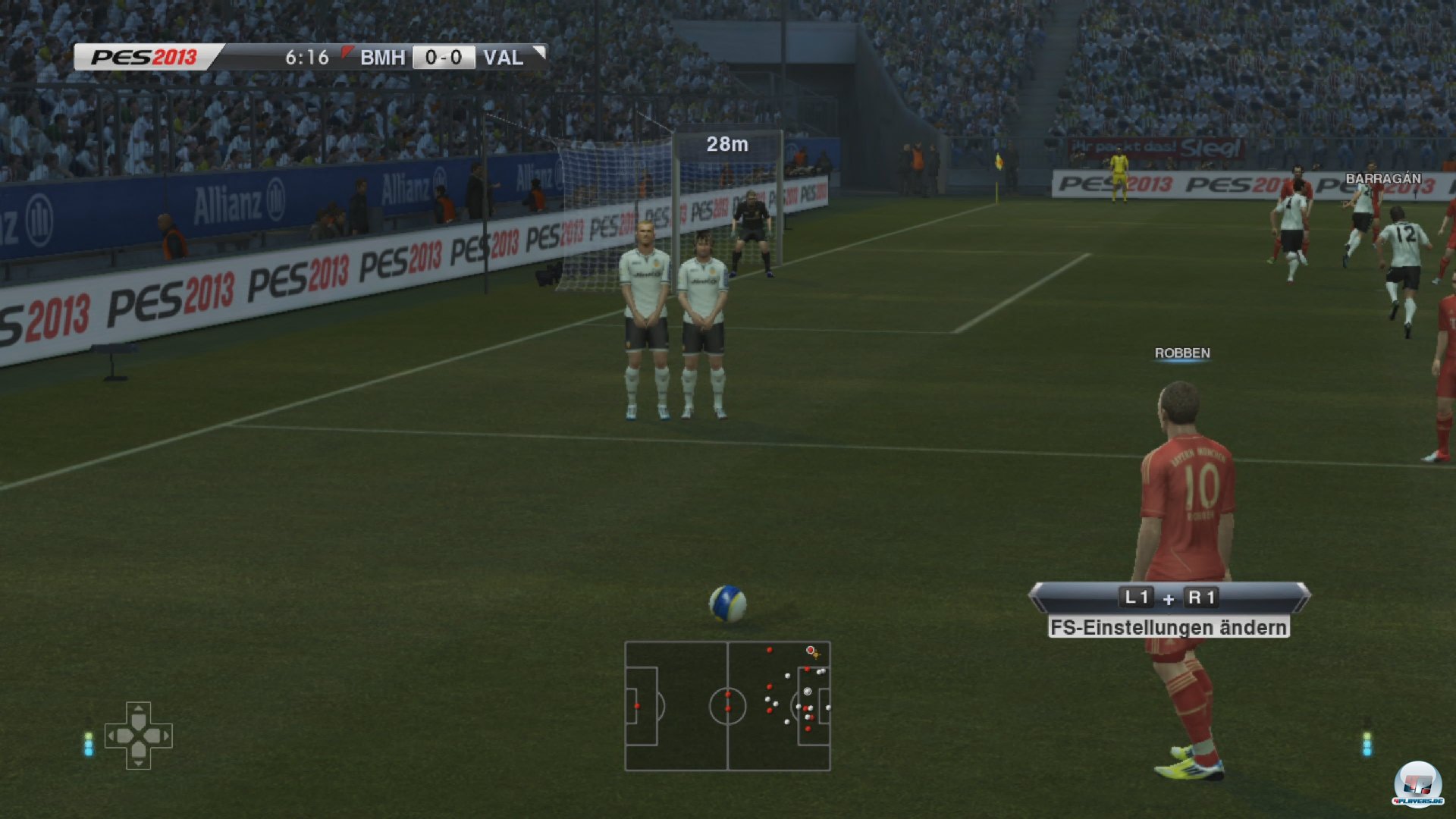Click the pitch radar minimap
This screenshot has height=819, width=1456.
pyautogui.click(x=727, y=706)
